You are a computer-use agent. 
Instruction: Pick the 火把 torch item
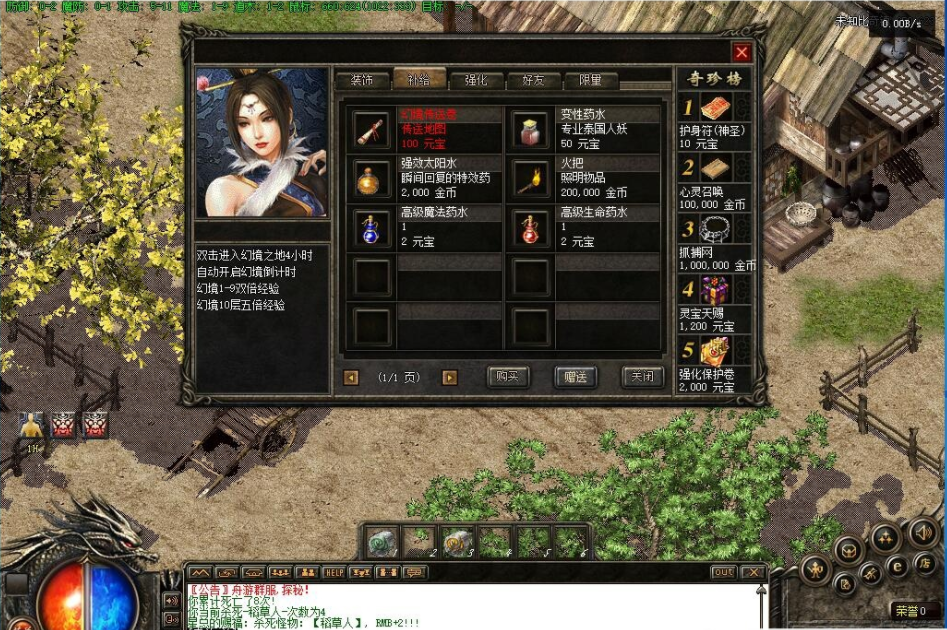click(x=531, y=178)
